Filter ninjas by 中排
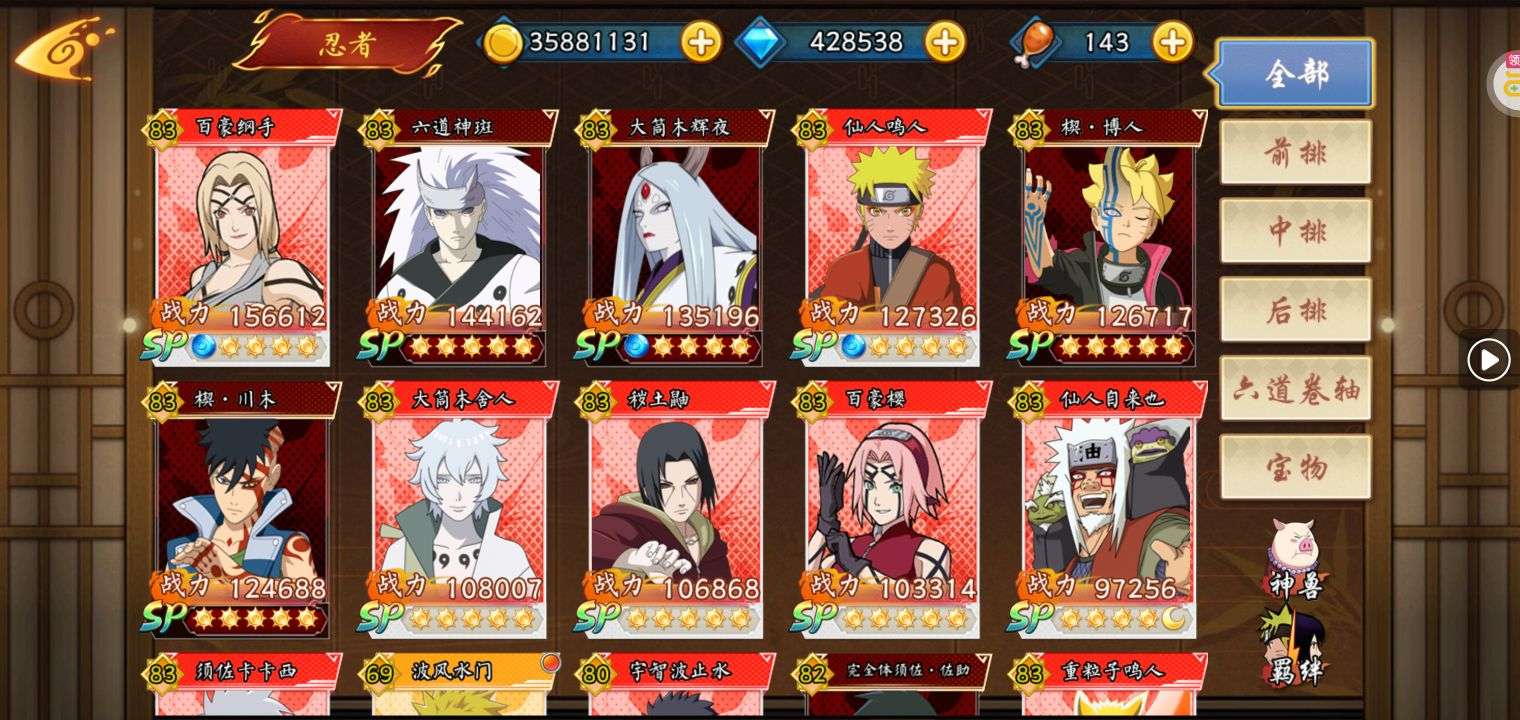This screenshot has height=720, width=1520. click(x=1295, y=231)
